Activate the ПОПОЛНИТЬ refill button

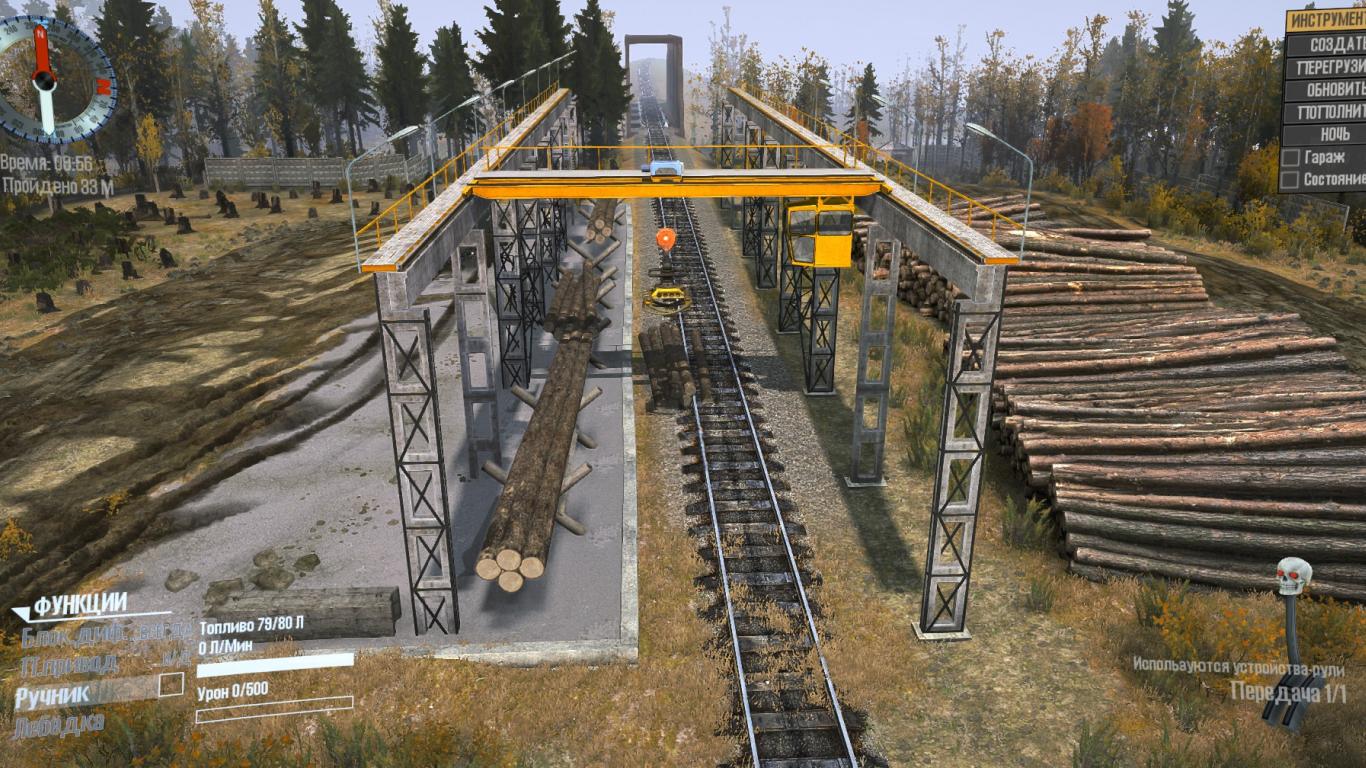(x=1325, y=112)
